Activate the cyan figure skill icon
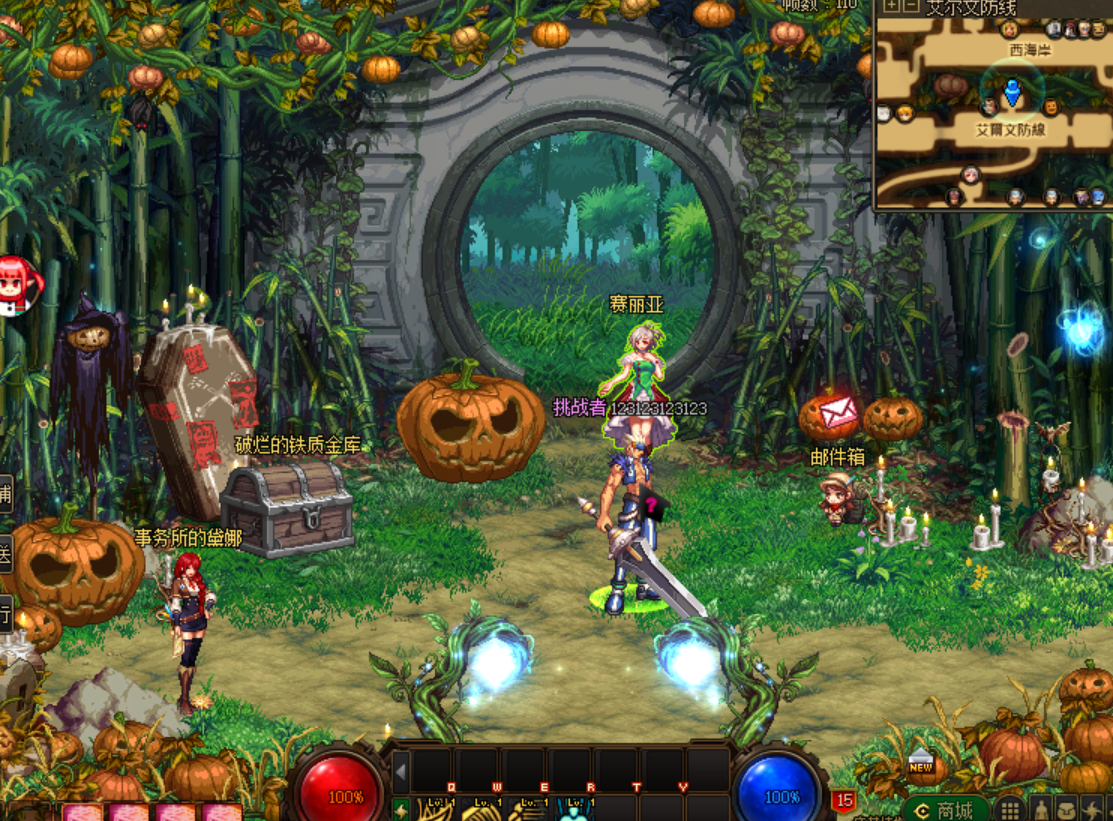 click(575, 809)
